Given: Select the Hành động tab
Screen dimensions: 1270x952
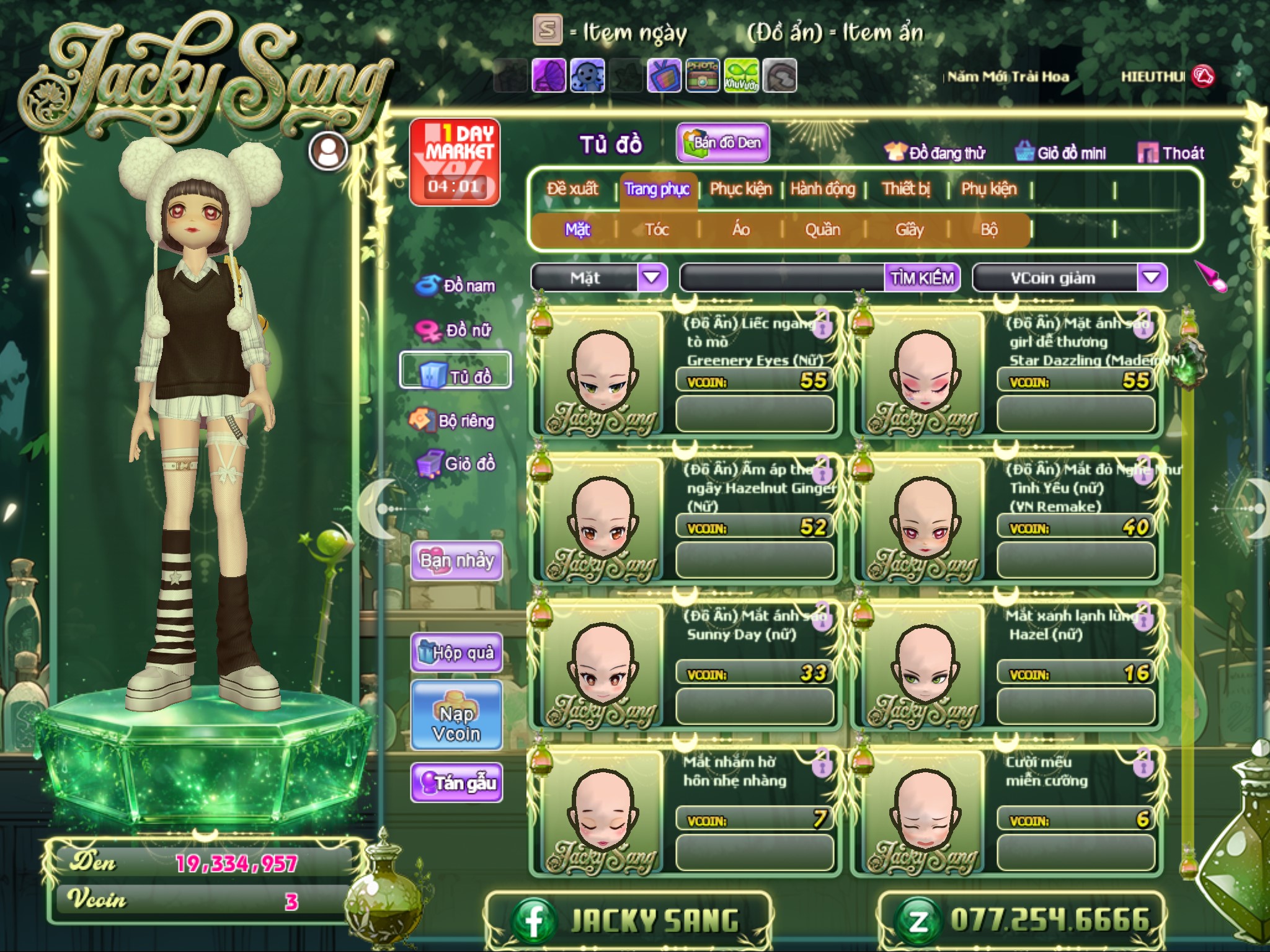Looking at the screenshot, I should (x=822, y=189).
